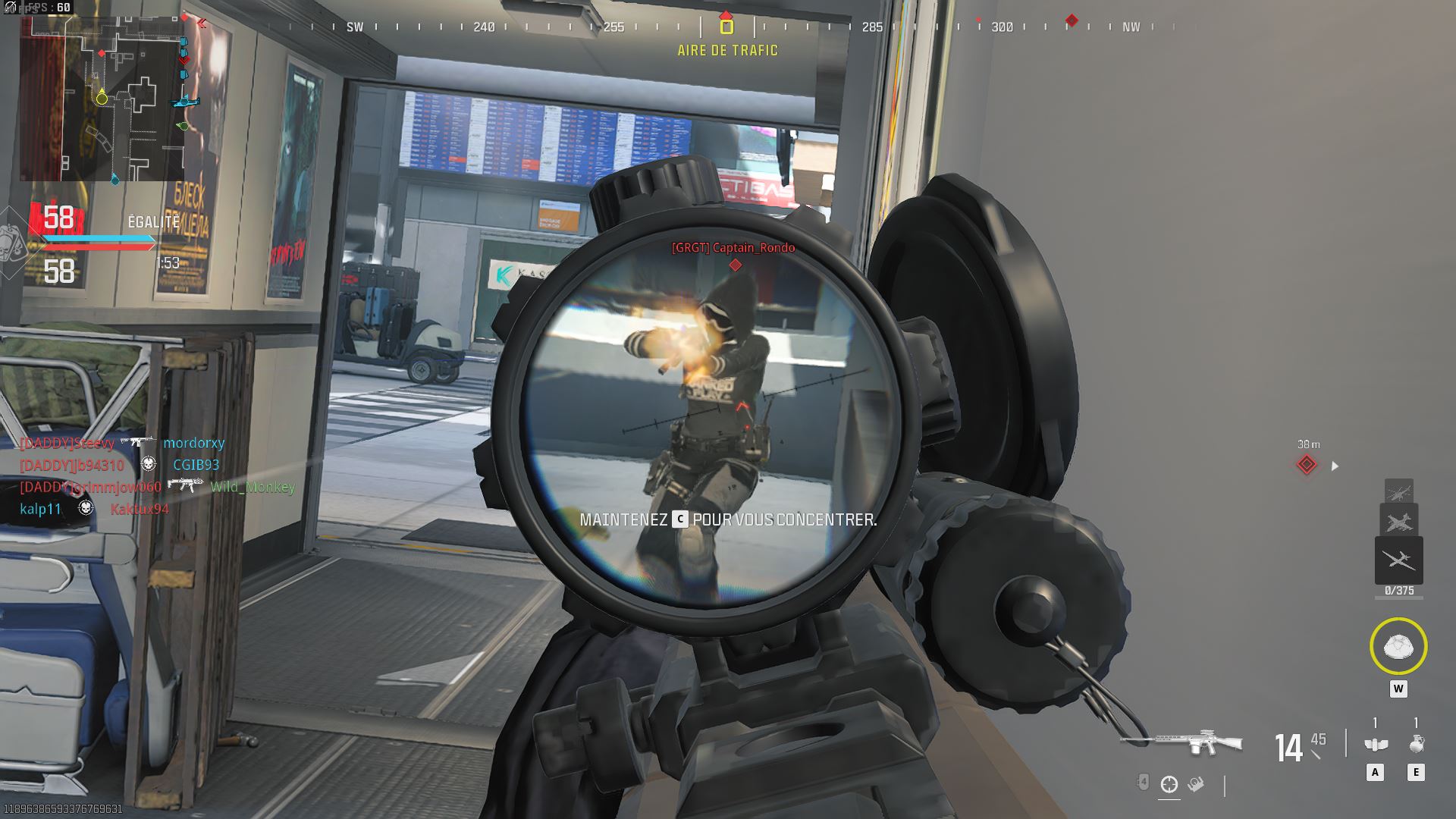Click the yellow objective marker on the compass
This screenshot has height=819, width=1456.
tap(726, 27)
